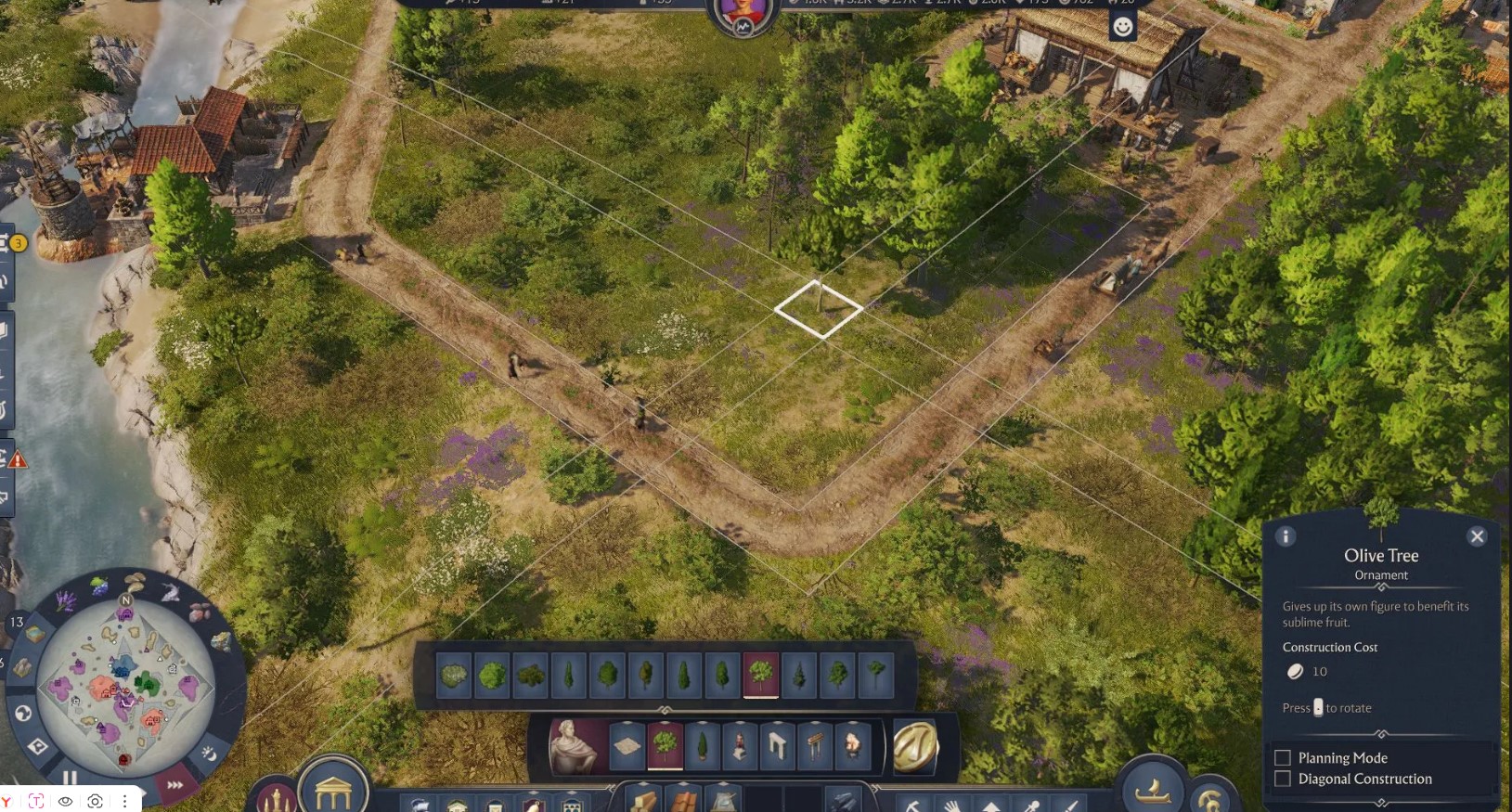Image resolution: width=1512 pixels, height=812 pixels.
Task: Pick the white stone arch ornament
Action: coord(777,745)
